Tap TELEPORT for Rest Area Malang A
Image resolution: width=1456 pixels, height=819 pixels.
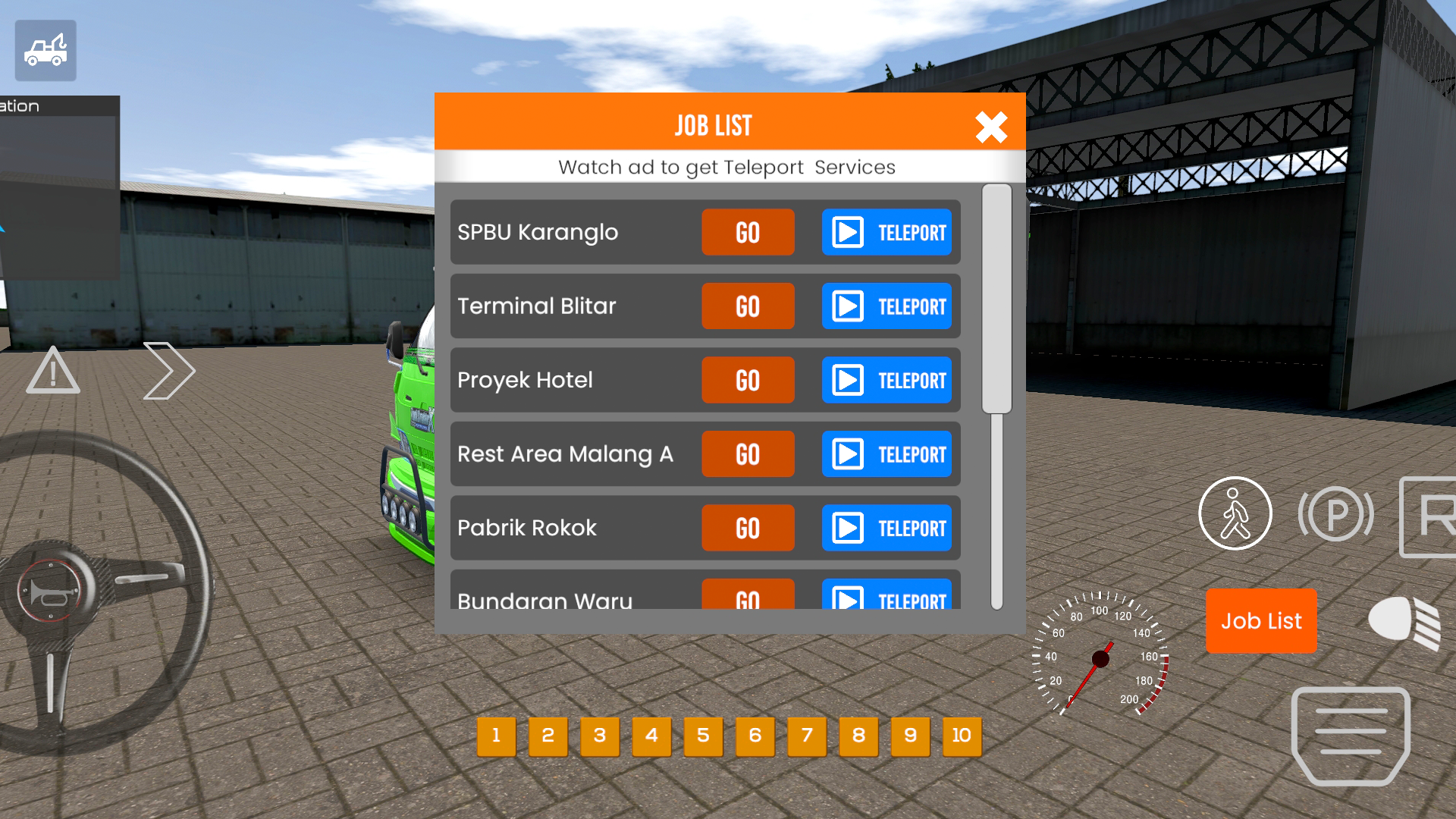coord(886,453)
